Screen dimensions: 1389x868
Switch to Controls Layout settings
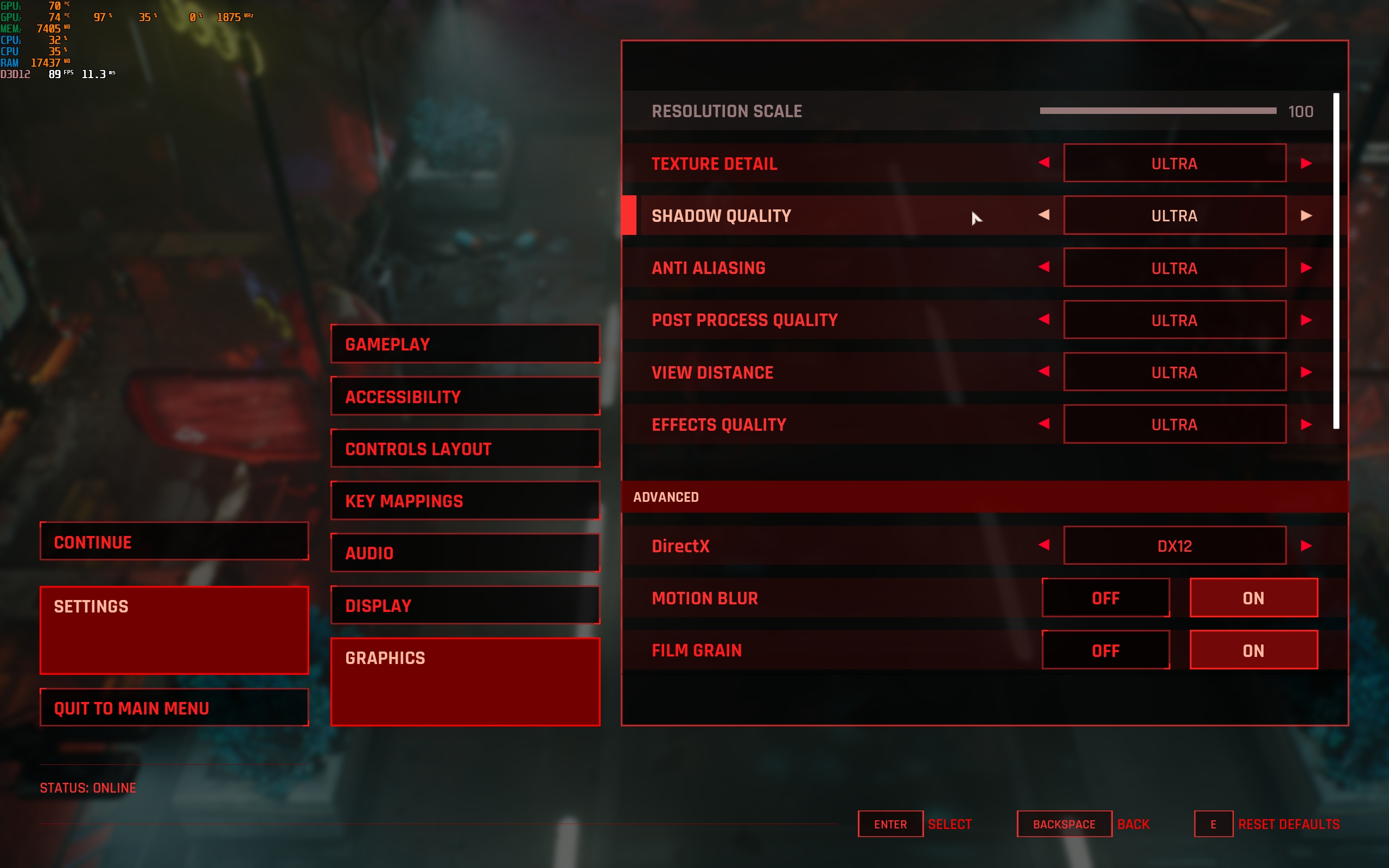pos(465,448)
